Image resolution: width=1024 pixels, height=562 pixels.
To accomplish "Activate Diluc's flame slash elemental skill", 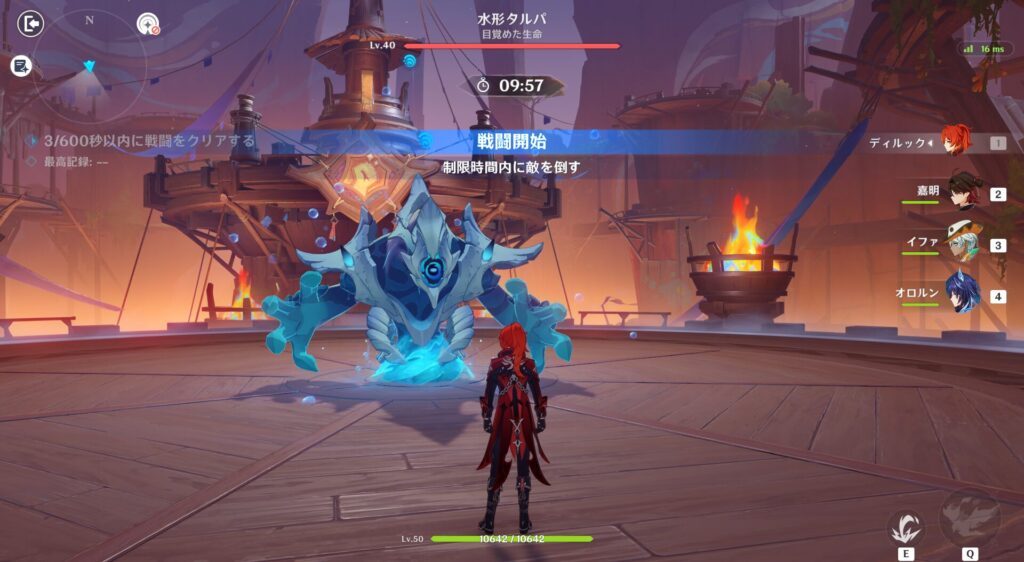I will point(905,526).
